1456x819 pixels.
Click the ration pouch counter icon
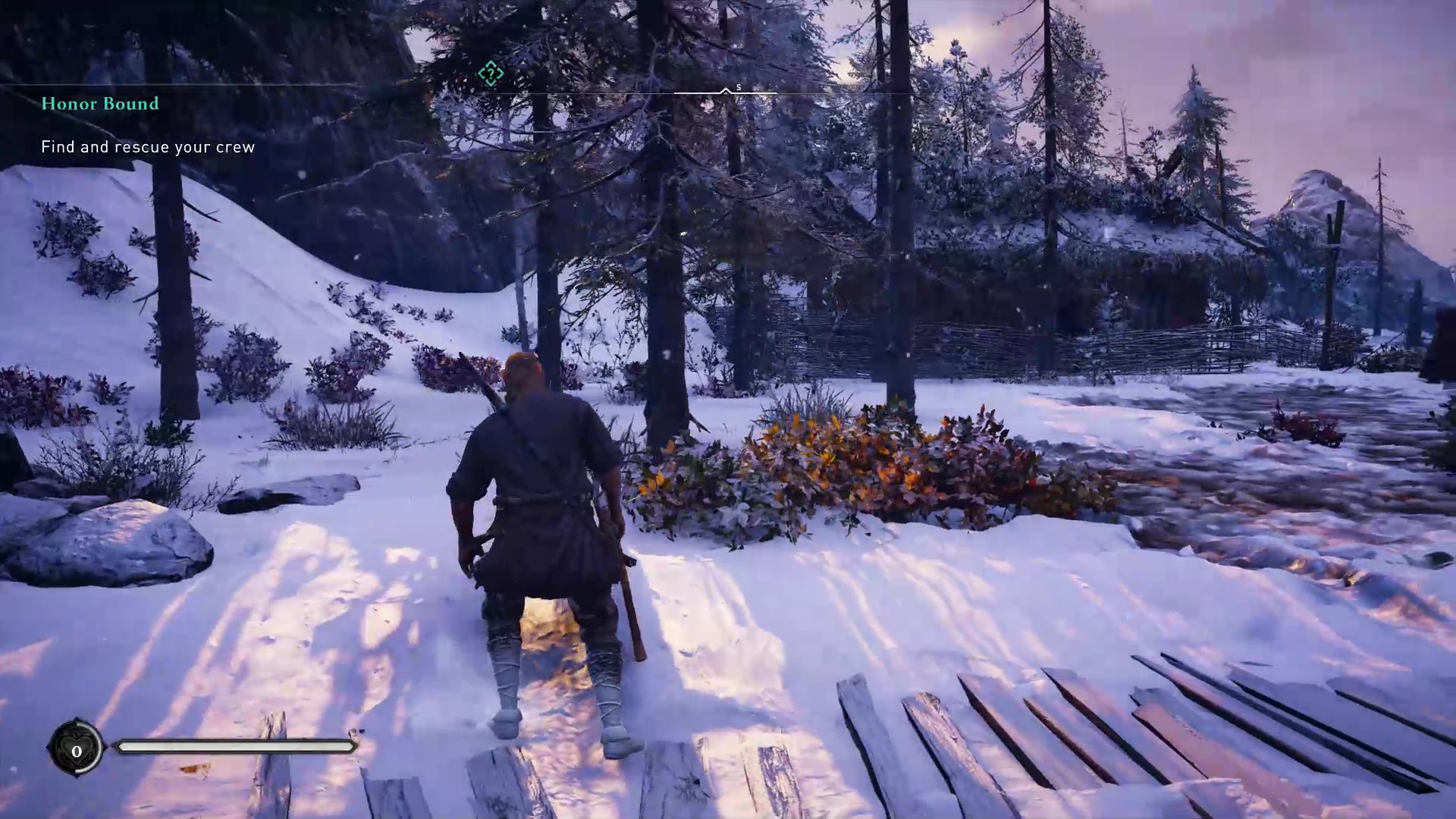click(x=76, y=750)
